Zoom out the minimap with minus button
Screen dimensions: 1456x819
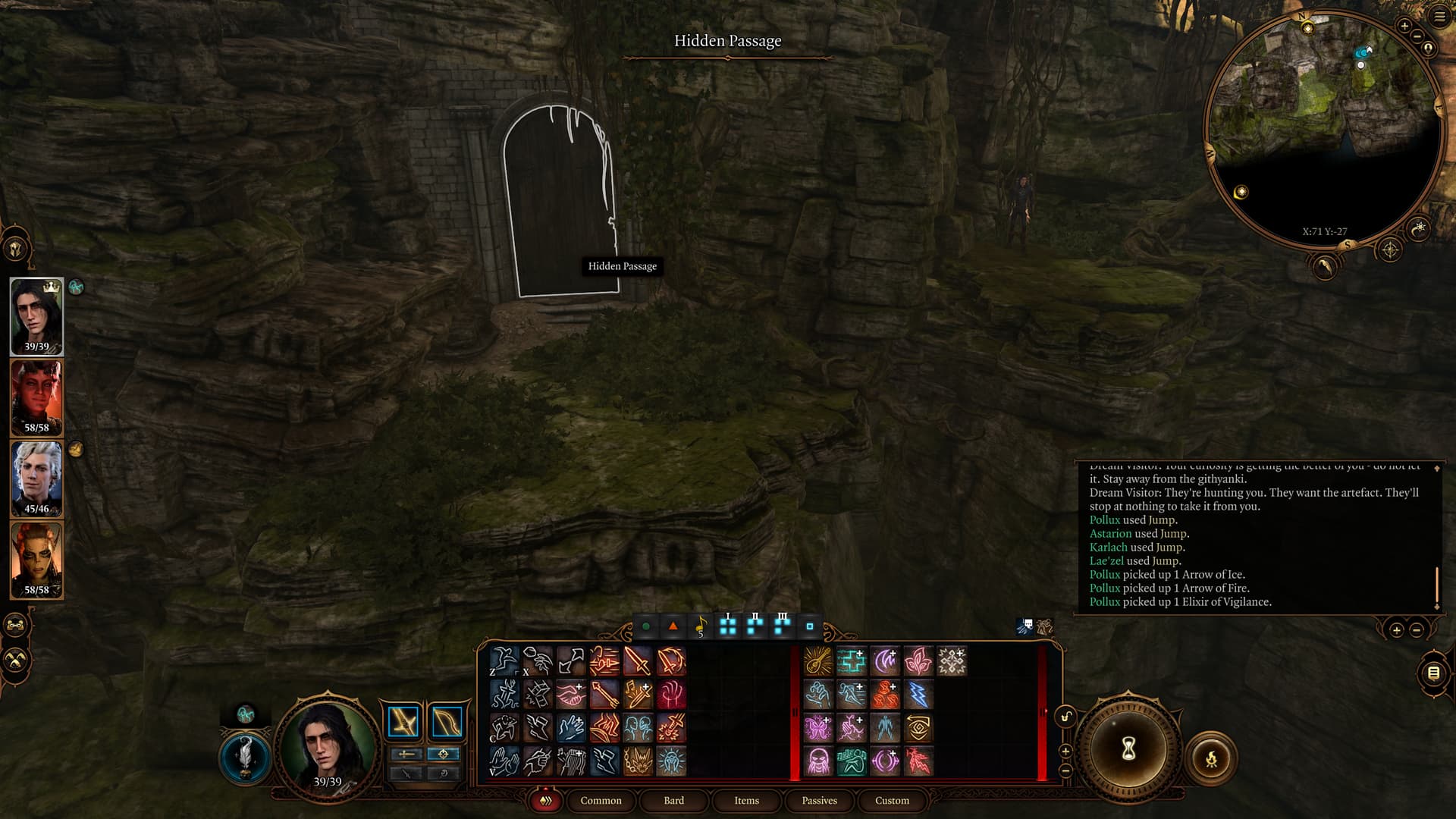tap(1417, 36)
